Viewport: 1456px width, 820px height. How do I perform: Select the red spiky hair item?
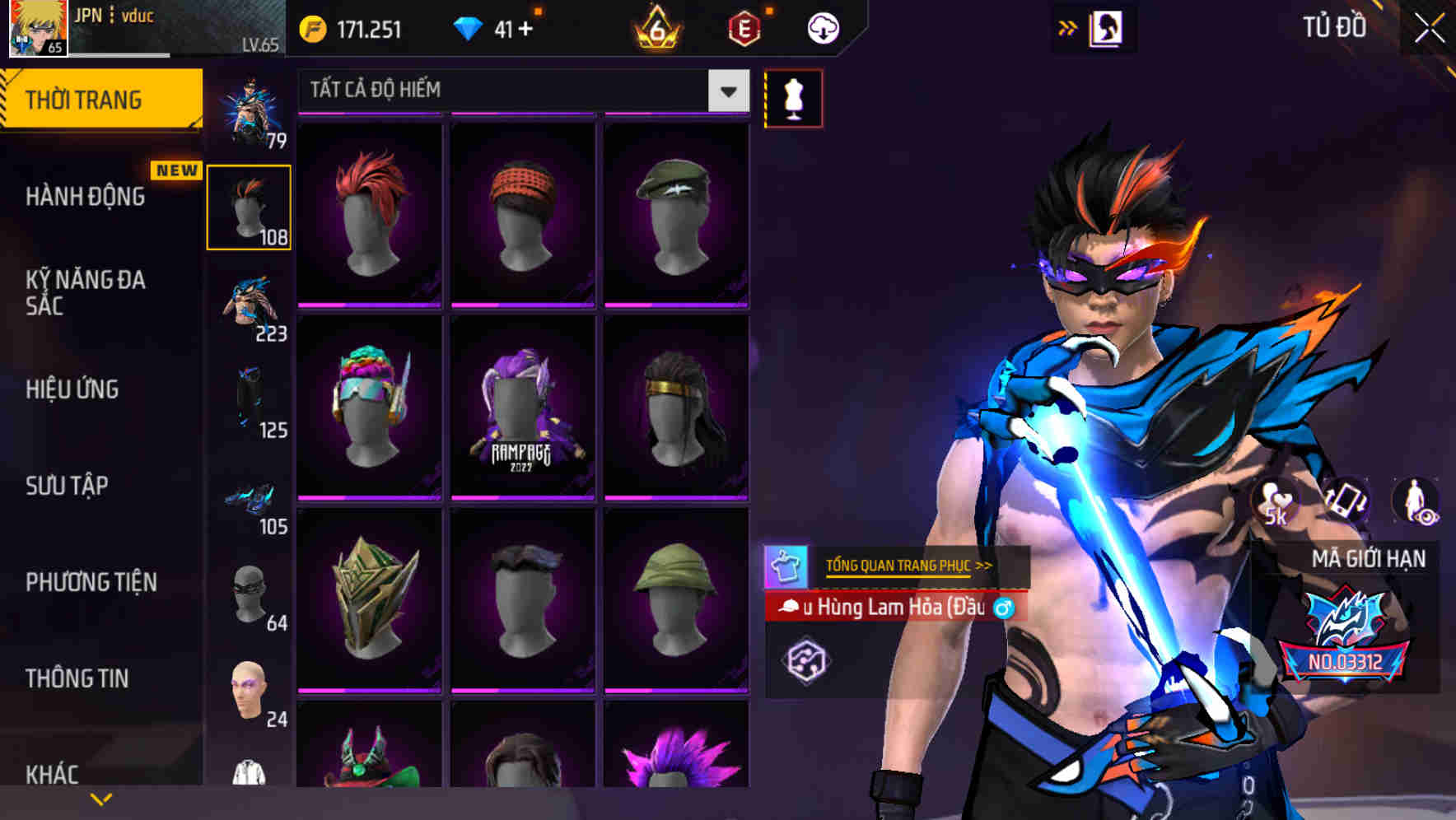click(x=370, y=214)
